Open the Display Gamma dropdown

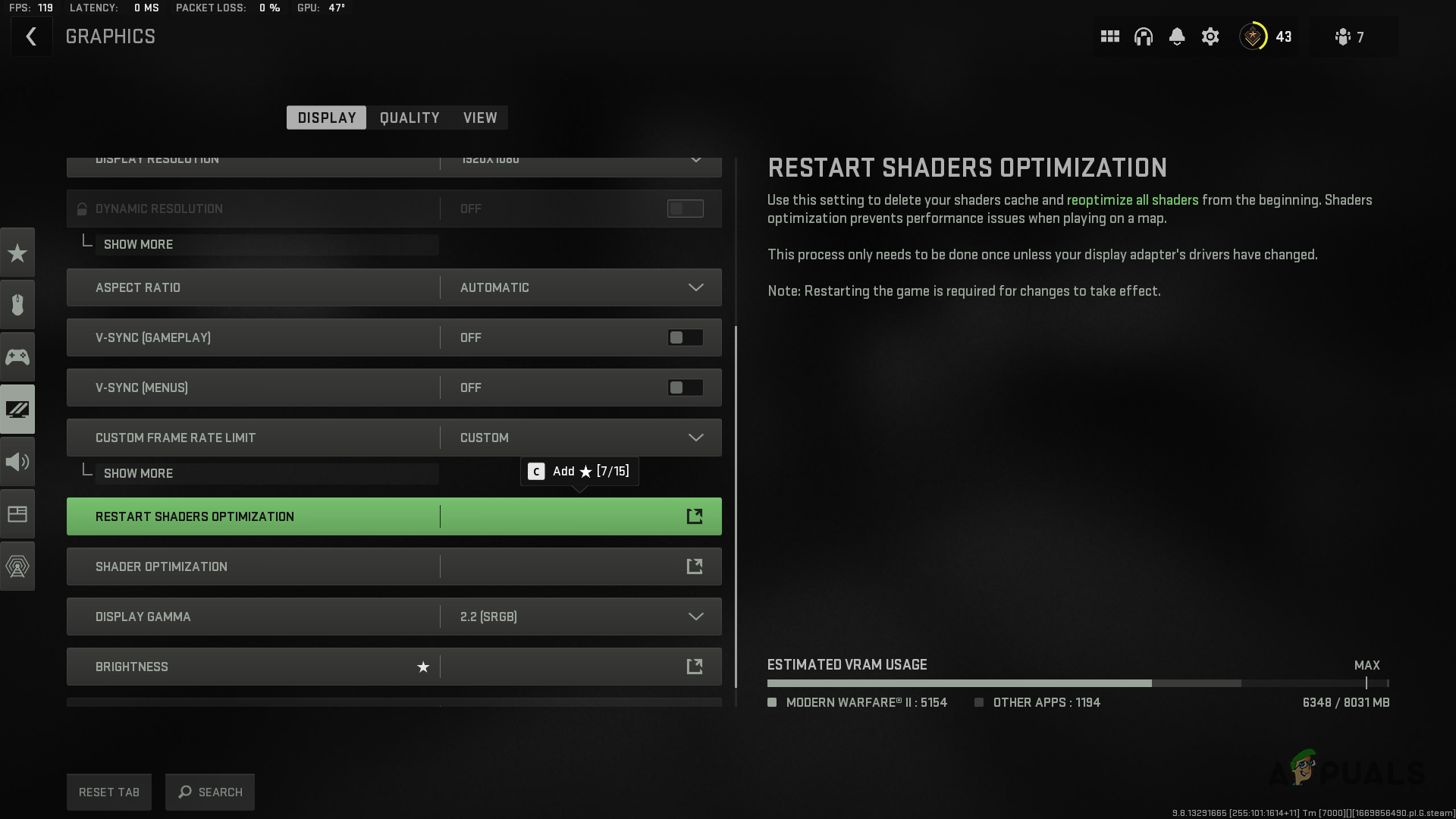[x=695, y=617]
